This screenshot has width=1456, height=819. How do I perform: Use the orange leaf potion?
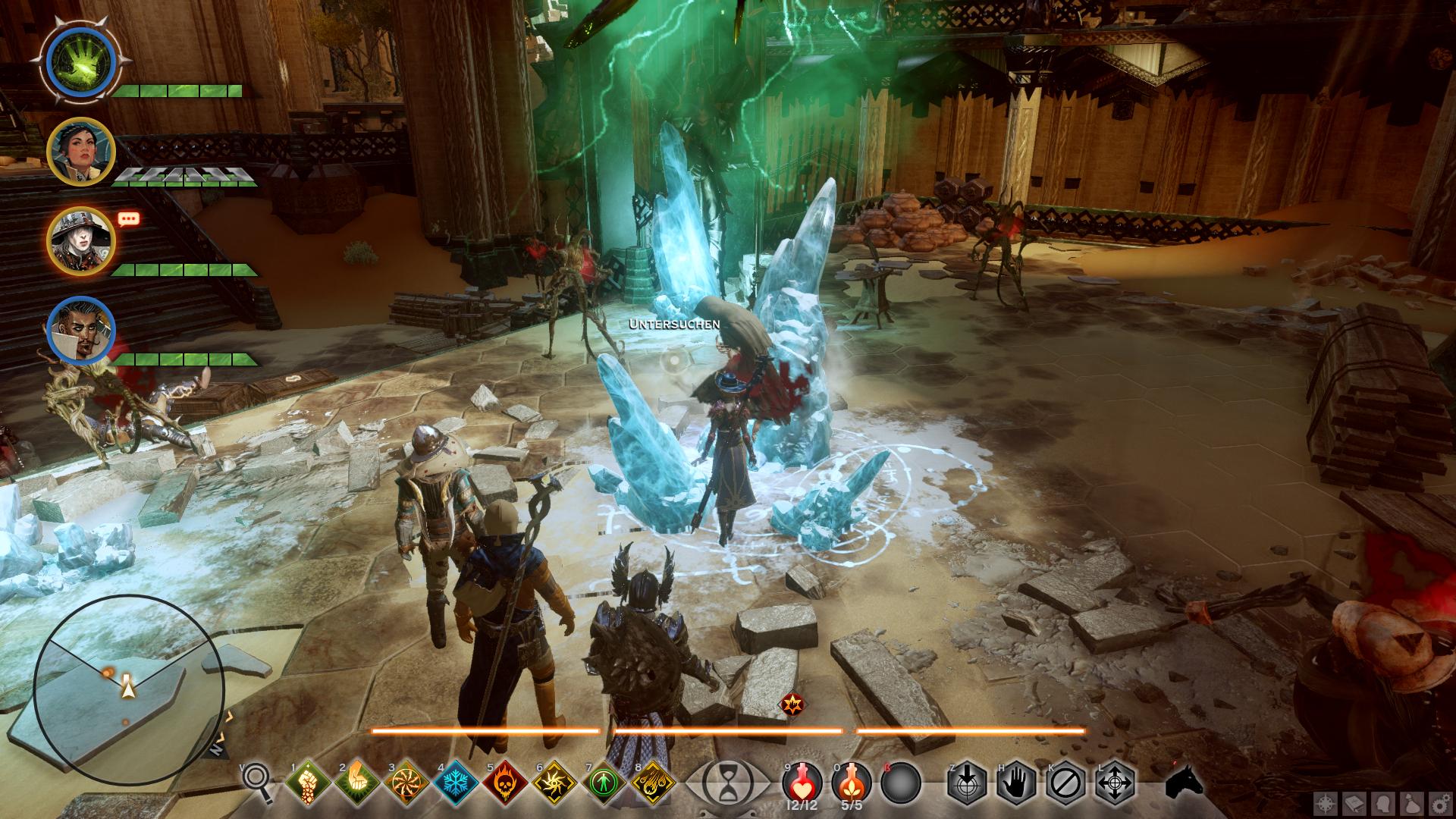(851, 781)
